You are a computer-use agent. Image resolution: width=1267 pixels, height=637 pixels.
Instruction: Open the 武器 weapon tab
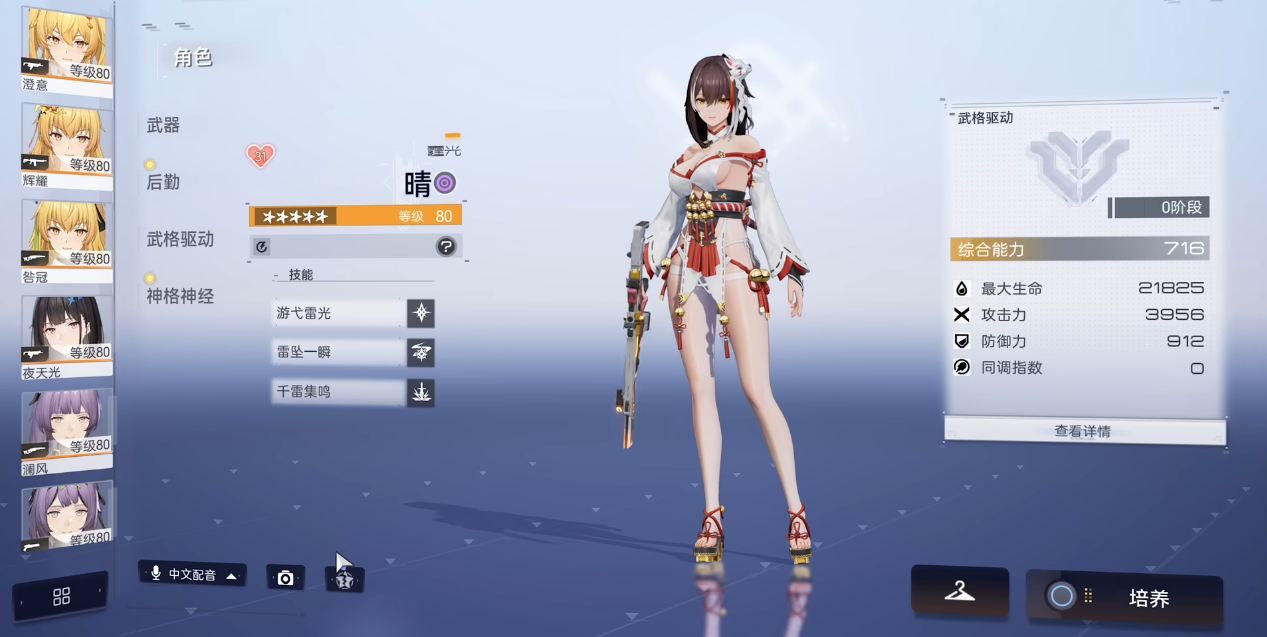coord(163,125)
